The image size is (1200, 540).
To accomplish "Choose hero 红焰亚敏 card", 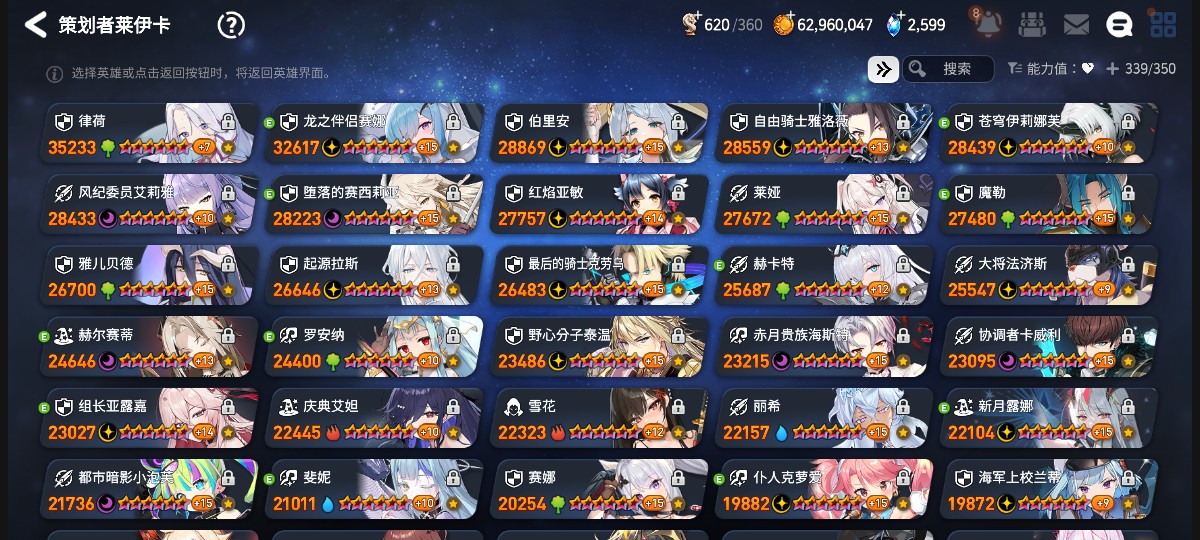I will click(x=598, y=204).
